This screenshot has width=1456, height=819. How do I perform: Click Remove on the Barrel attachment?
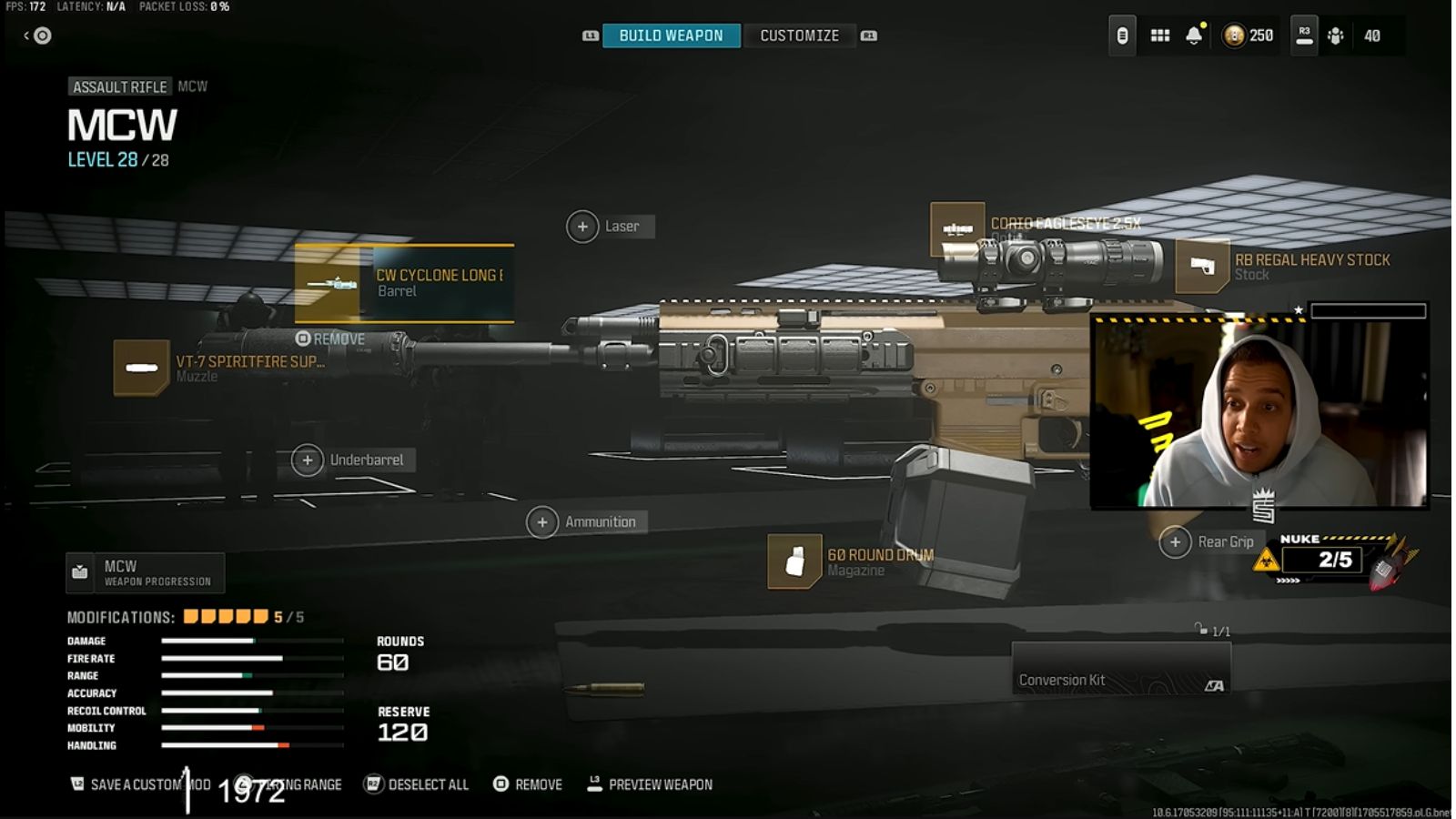(x=335, y=337)
